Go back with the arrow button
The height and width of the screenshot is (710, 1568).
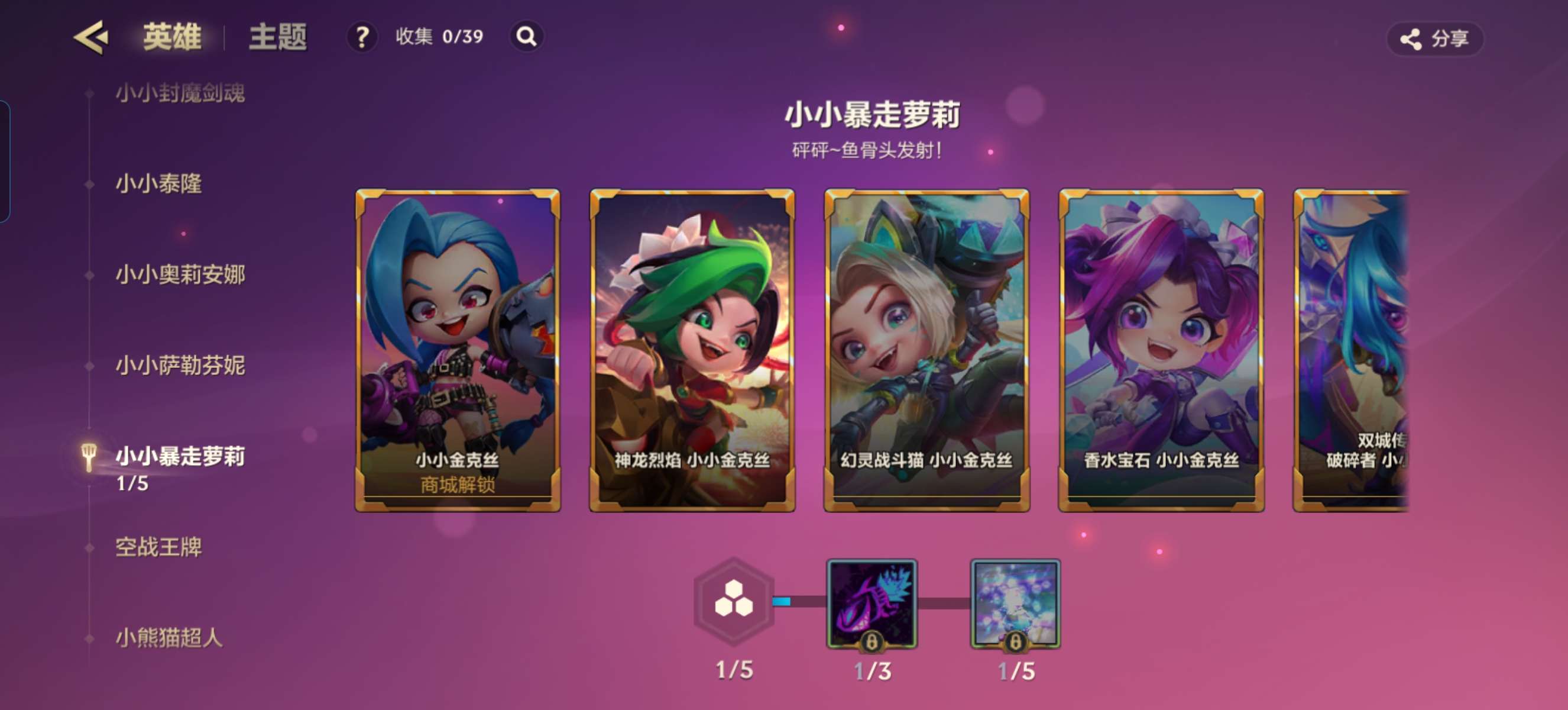coord(91,38)
